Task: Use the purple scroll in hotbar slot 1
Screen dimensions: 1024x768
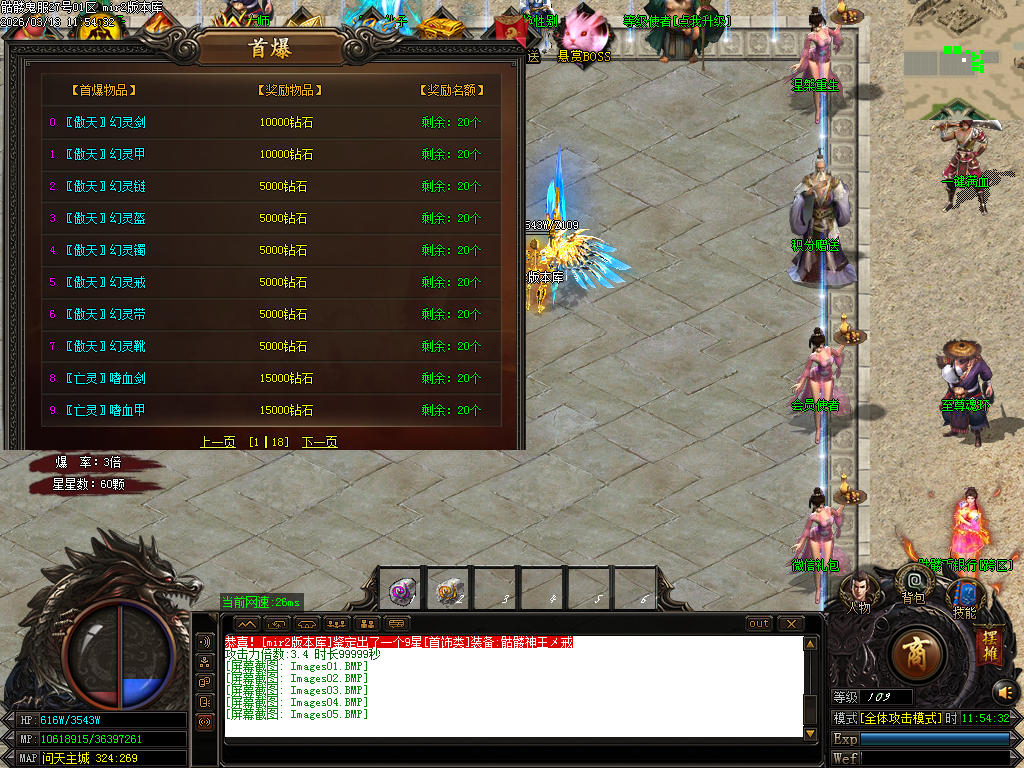Action: tap(404, 591)
